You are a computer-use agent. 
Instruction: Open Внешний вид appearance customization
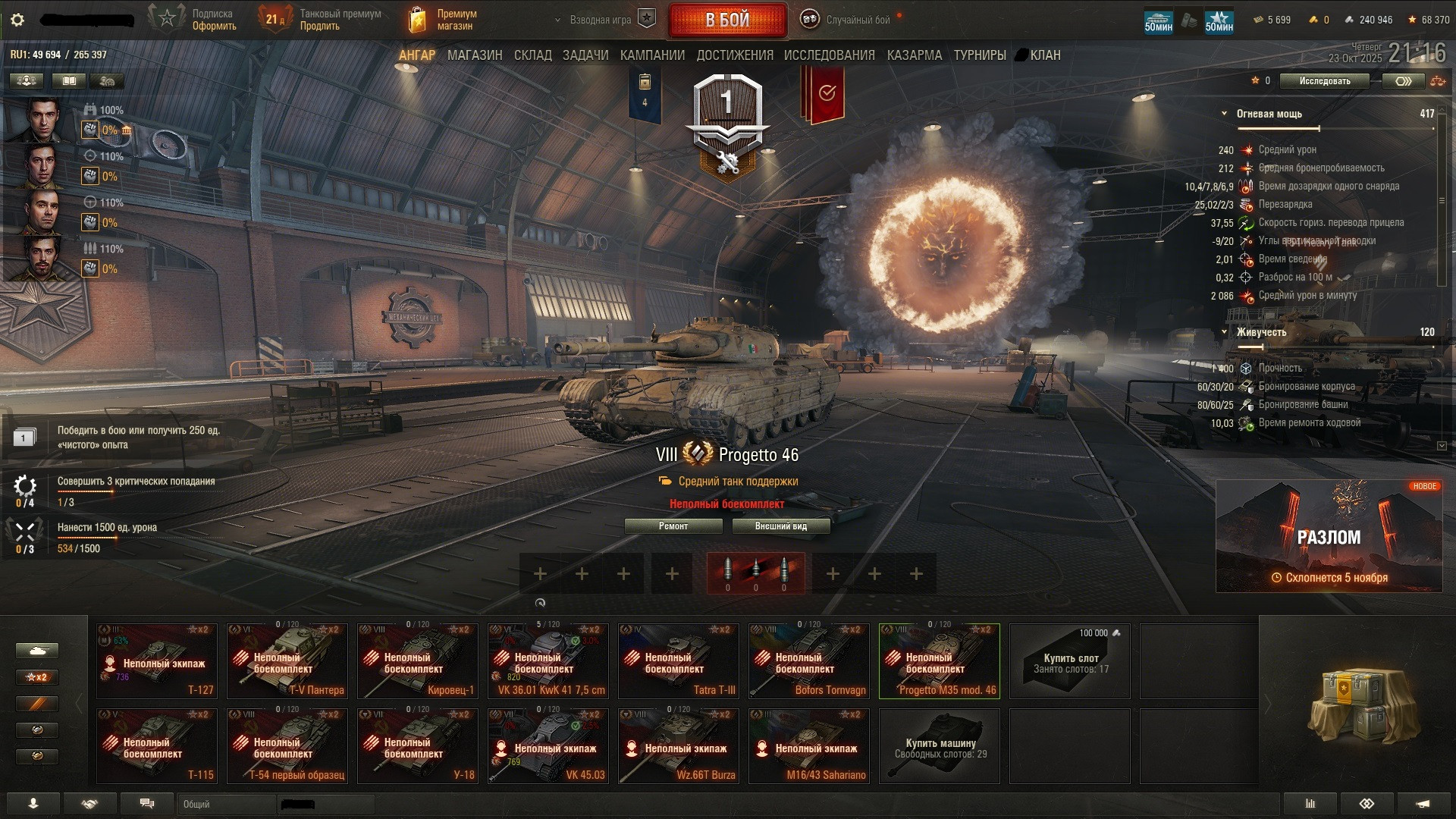pos(781,526)
